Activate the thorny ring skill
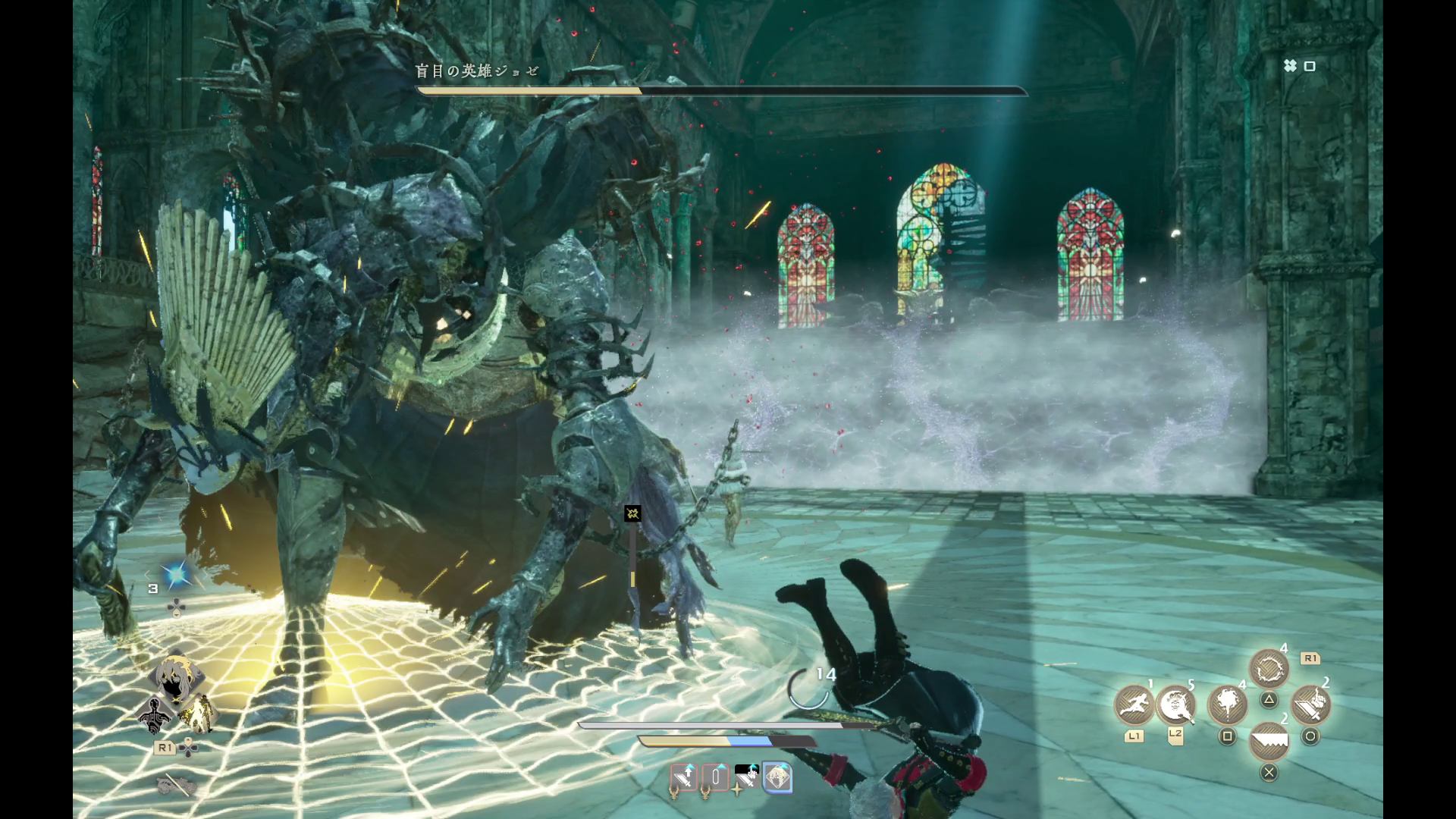The width and height of the screenshot is (1456, 819). [1269, 670]
